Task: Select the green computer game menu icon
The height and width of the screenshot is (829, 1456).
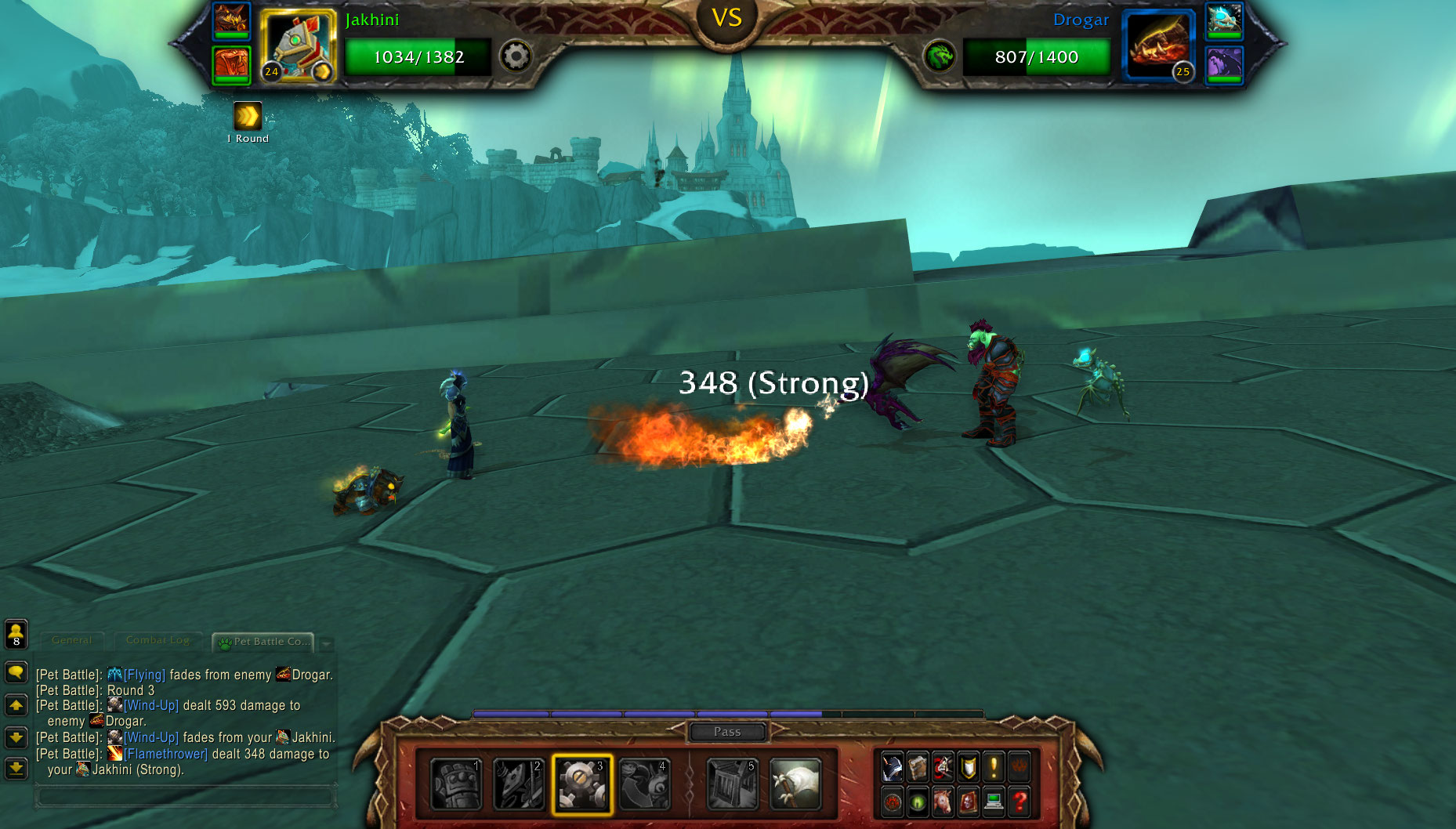Action: click(994, 802)
